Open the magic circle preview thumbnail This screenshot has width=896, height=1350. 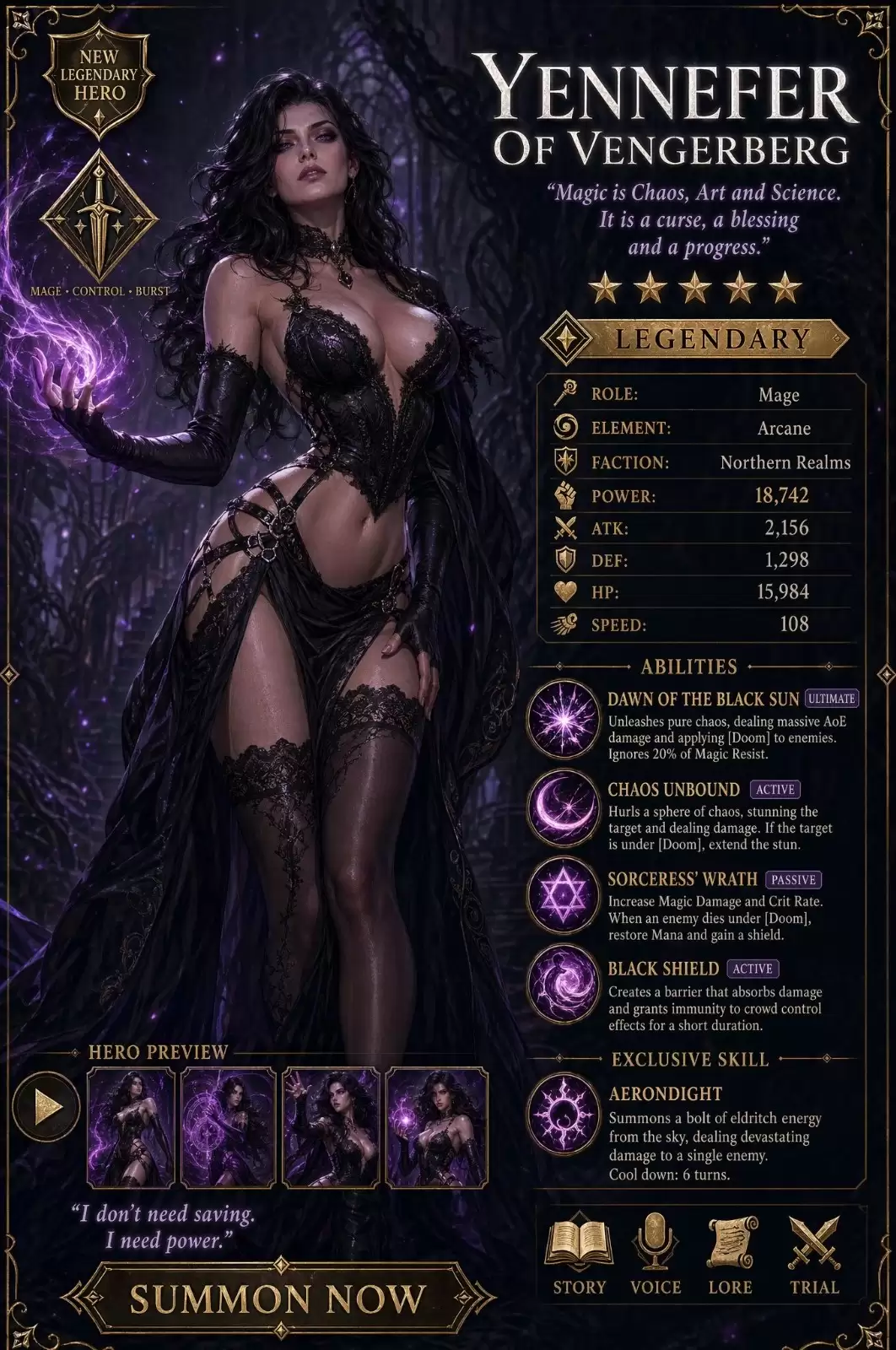pos(229,1127)
